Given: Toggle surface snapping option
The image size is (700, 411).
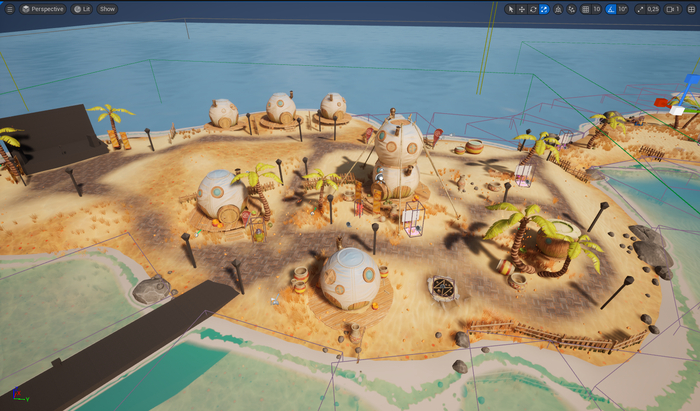Looking at the screenshot, I should 571,9.
